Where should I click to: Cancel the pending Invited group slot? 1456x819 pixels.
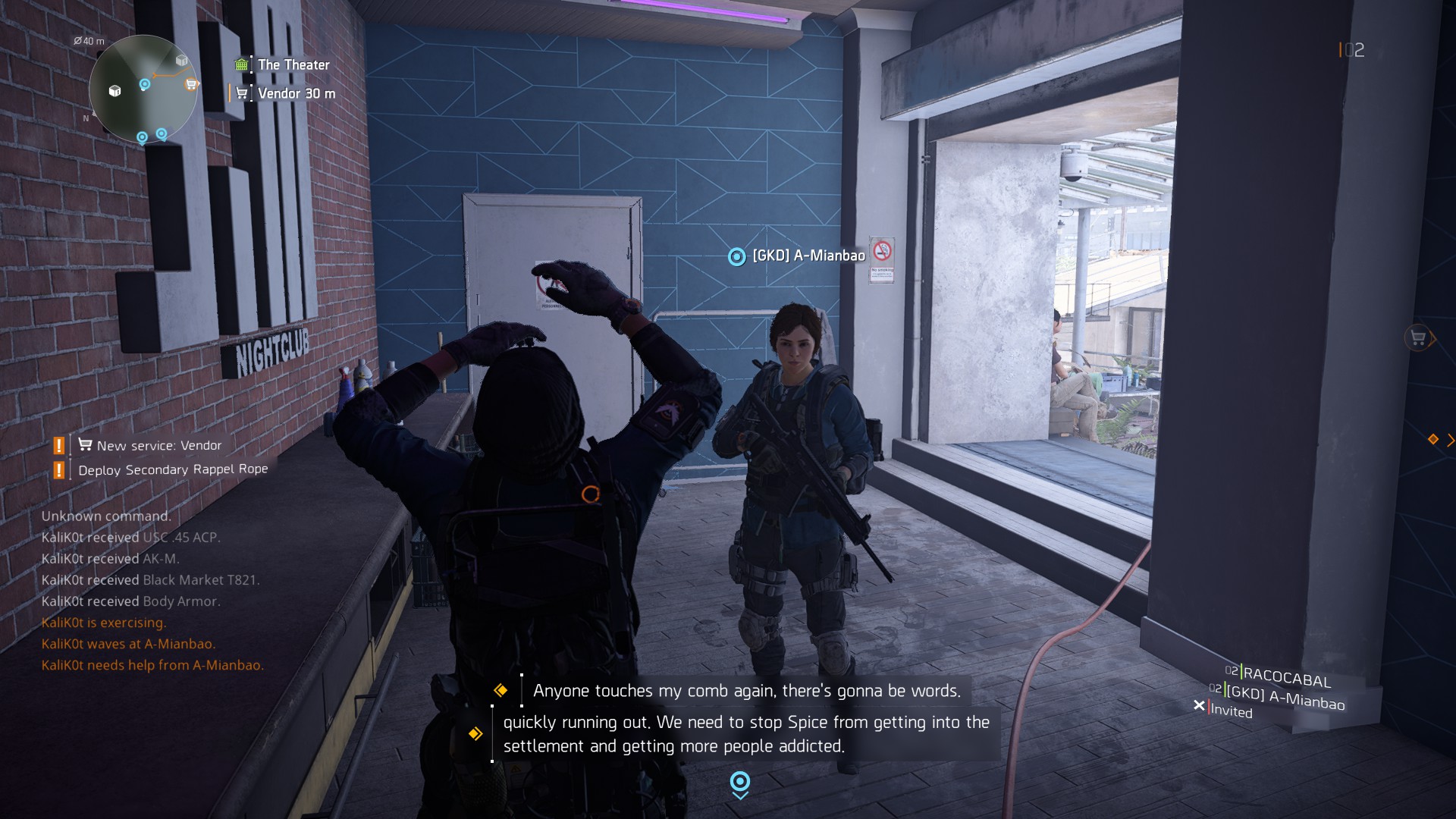1200,706
